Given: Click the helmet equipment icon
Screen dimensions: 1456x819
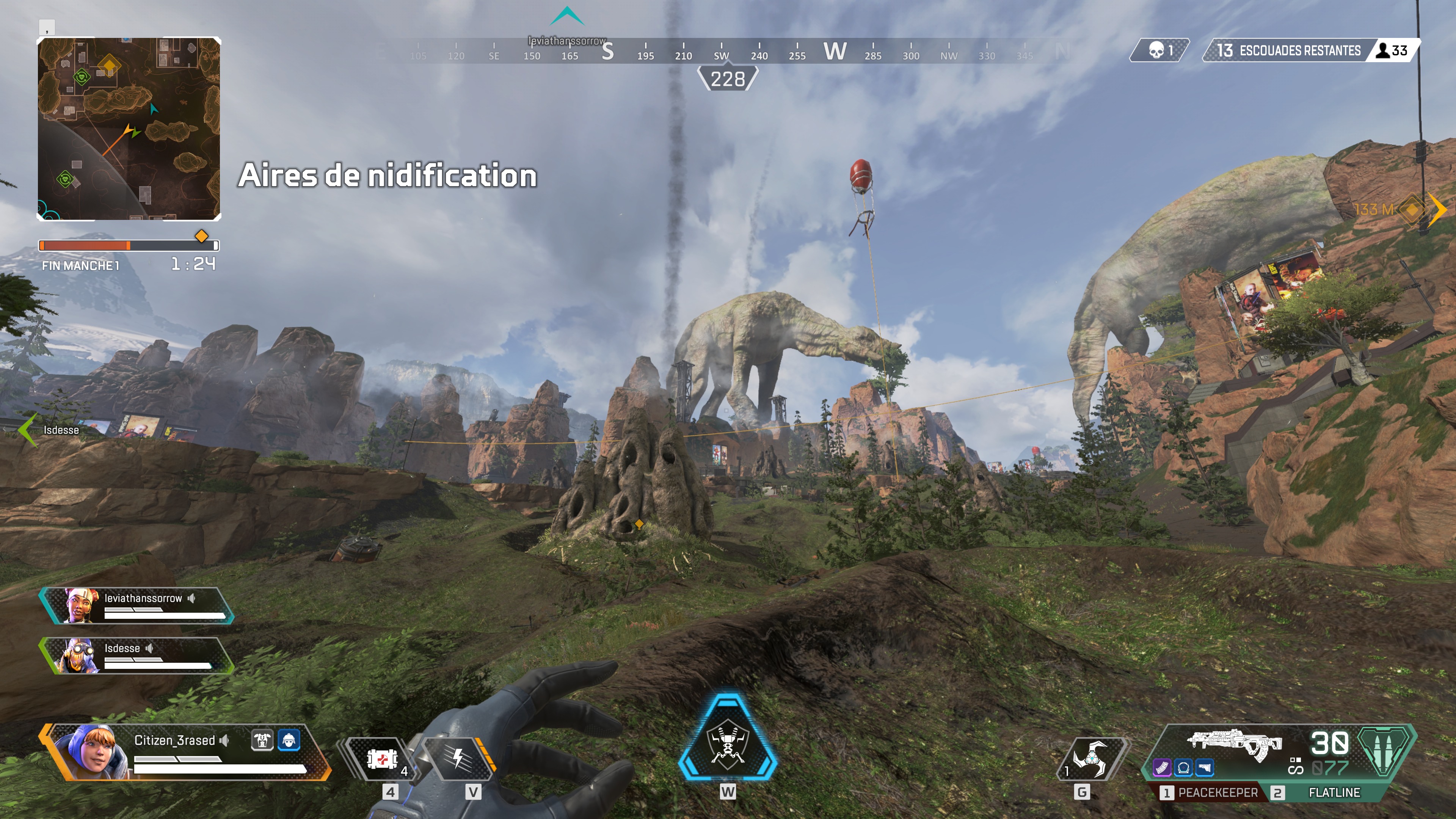Looking at the screenshot, I should pos(289,740).
